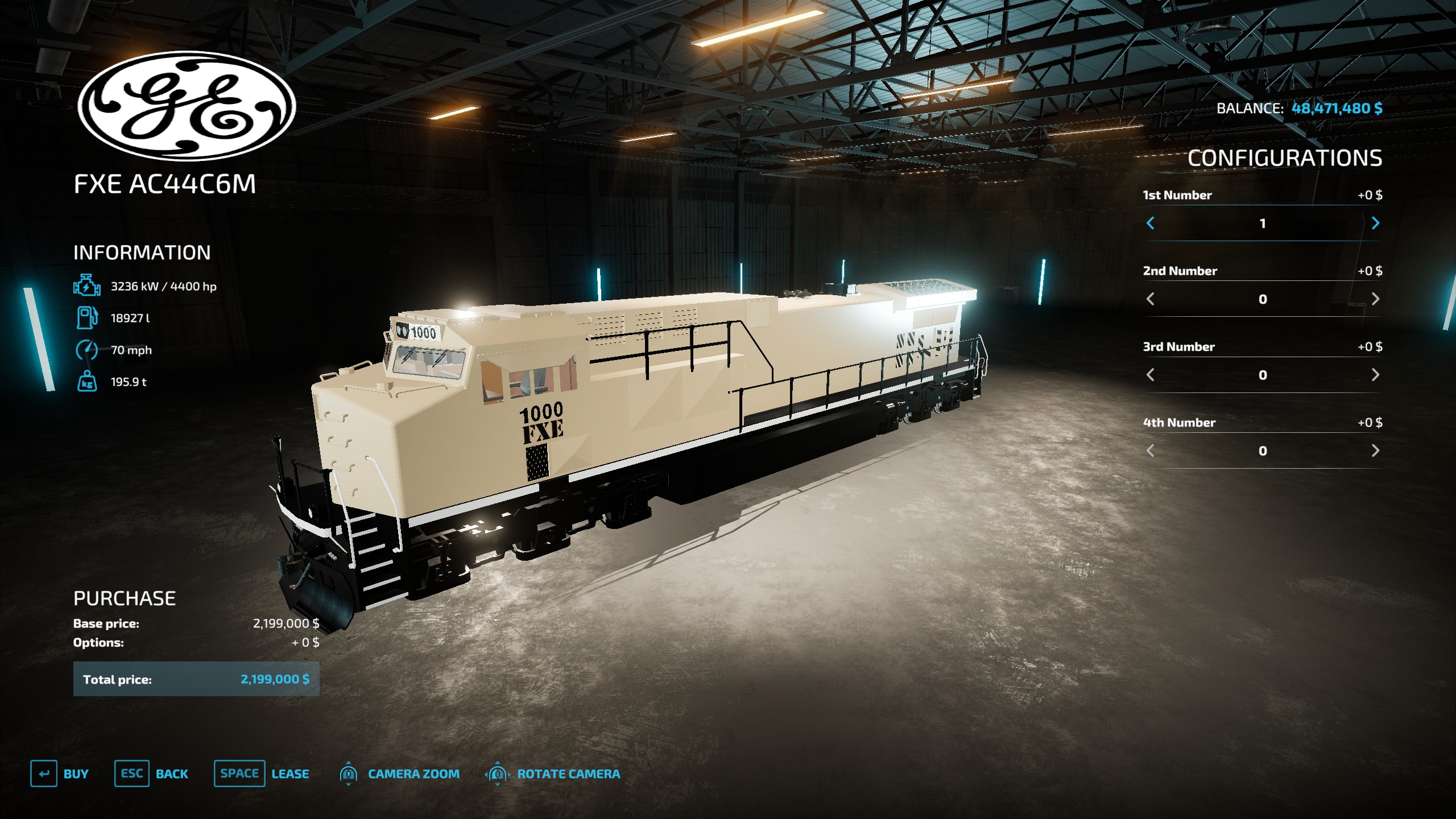Click the Rotate Camera mouse icon

pos(498,773)
